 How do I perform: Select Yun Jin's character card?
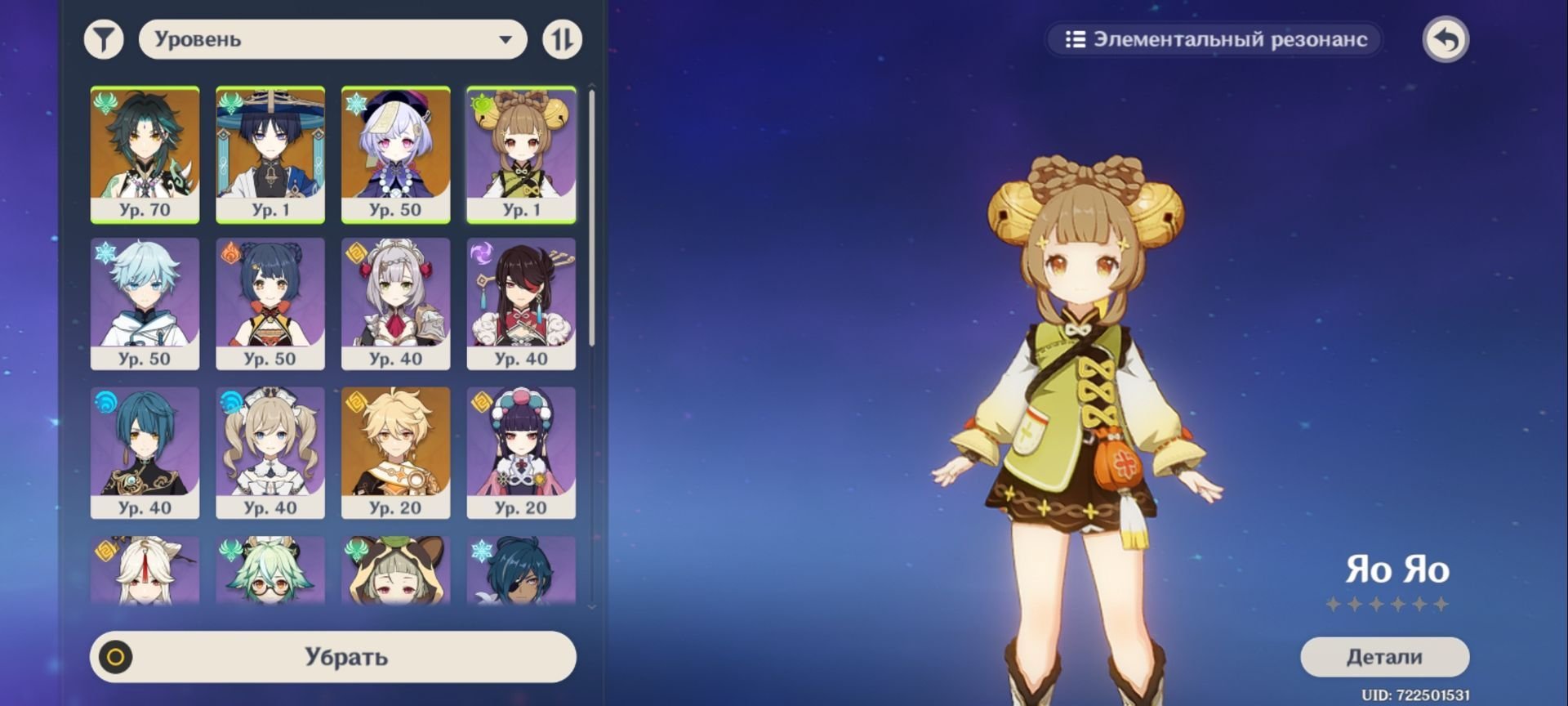(x=521, y=452)
